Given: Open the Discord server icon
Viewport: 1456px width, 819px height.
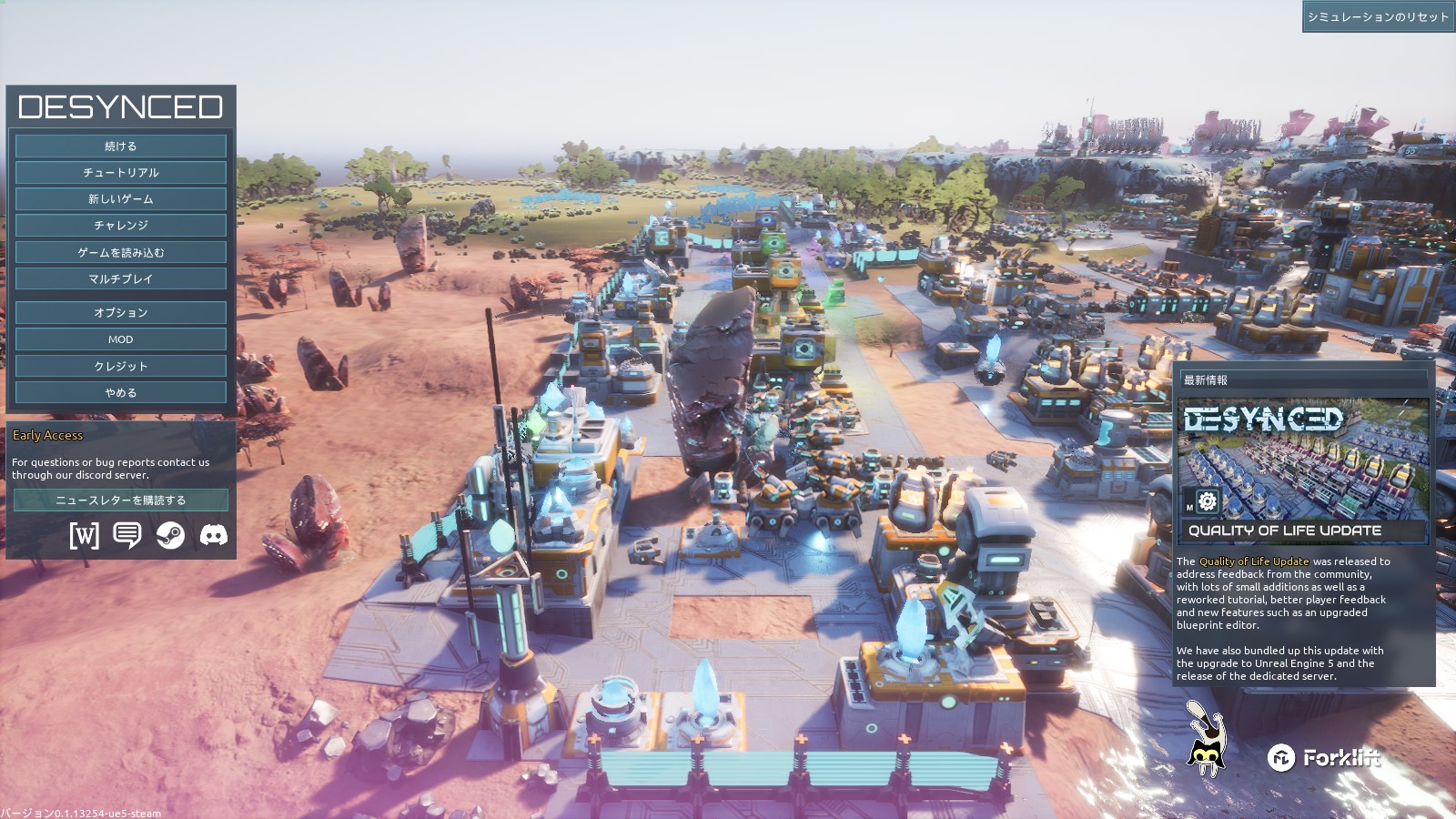Looking at the screenshot, I should 214,535.
